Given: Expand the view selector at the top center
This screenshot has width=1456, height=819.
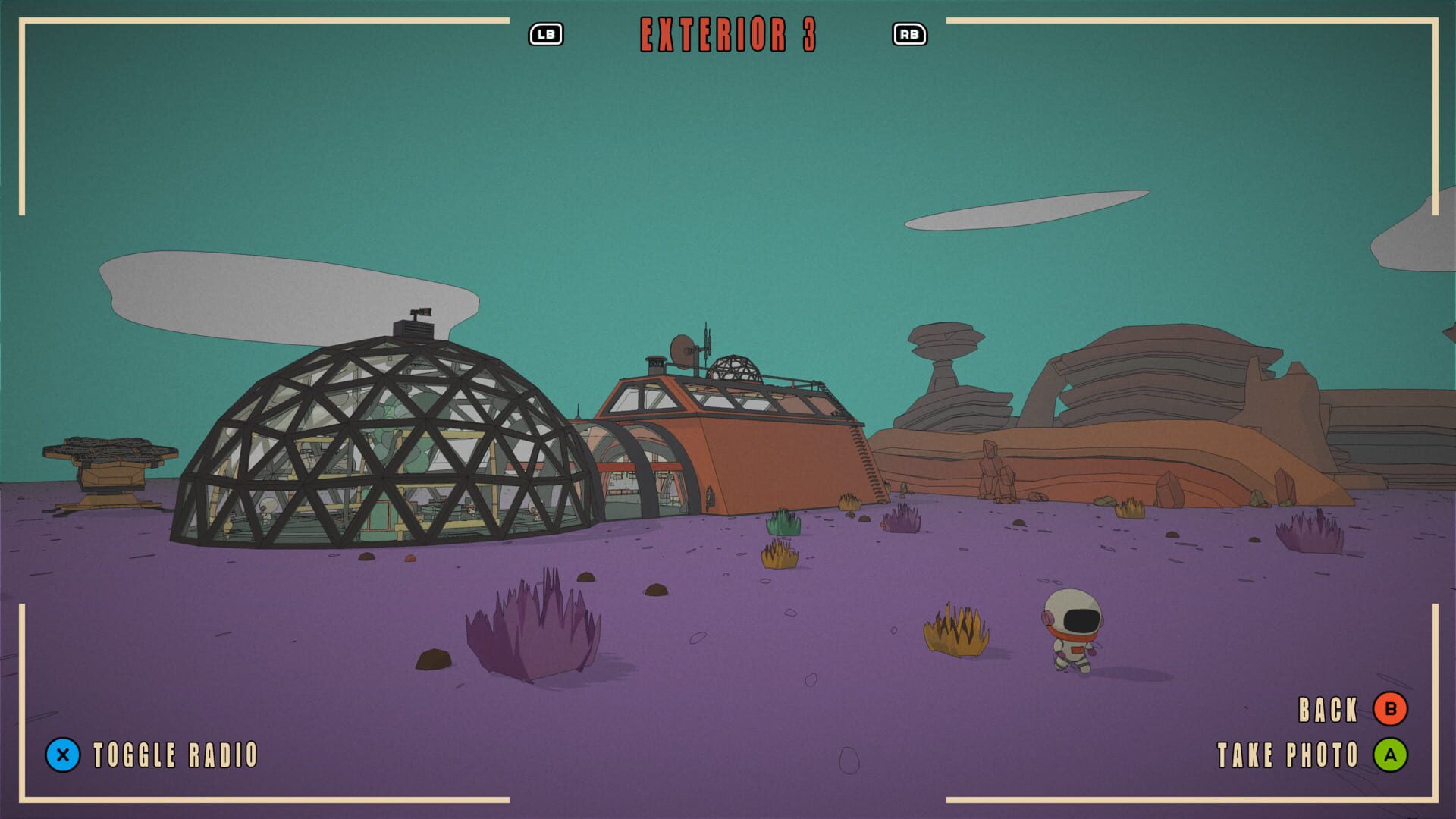Looking at the screenshot, I should (x=730, y=33).
